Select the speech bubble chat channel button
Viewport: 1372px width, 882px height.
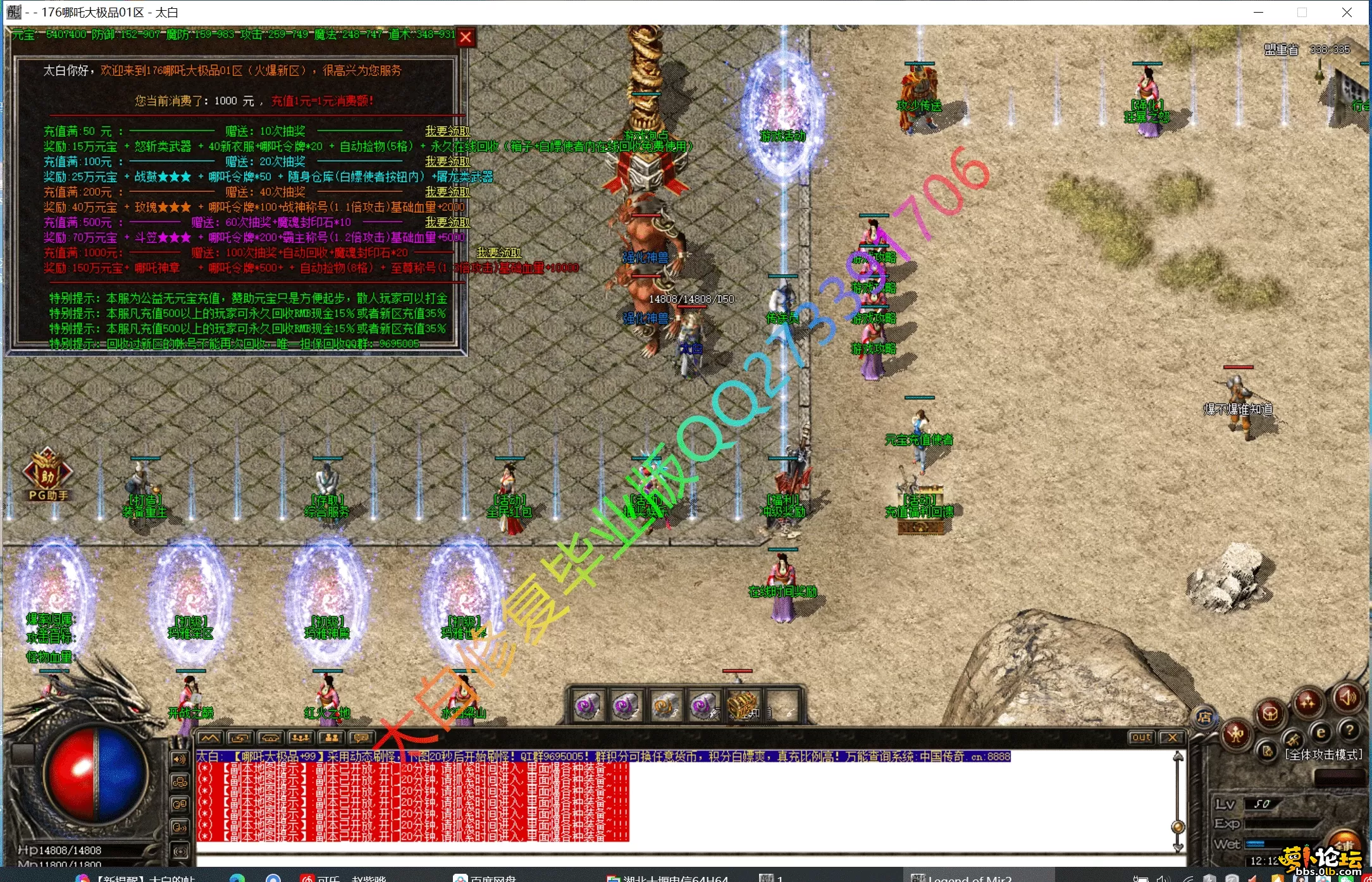pos(361,738)
